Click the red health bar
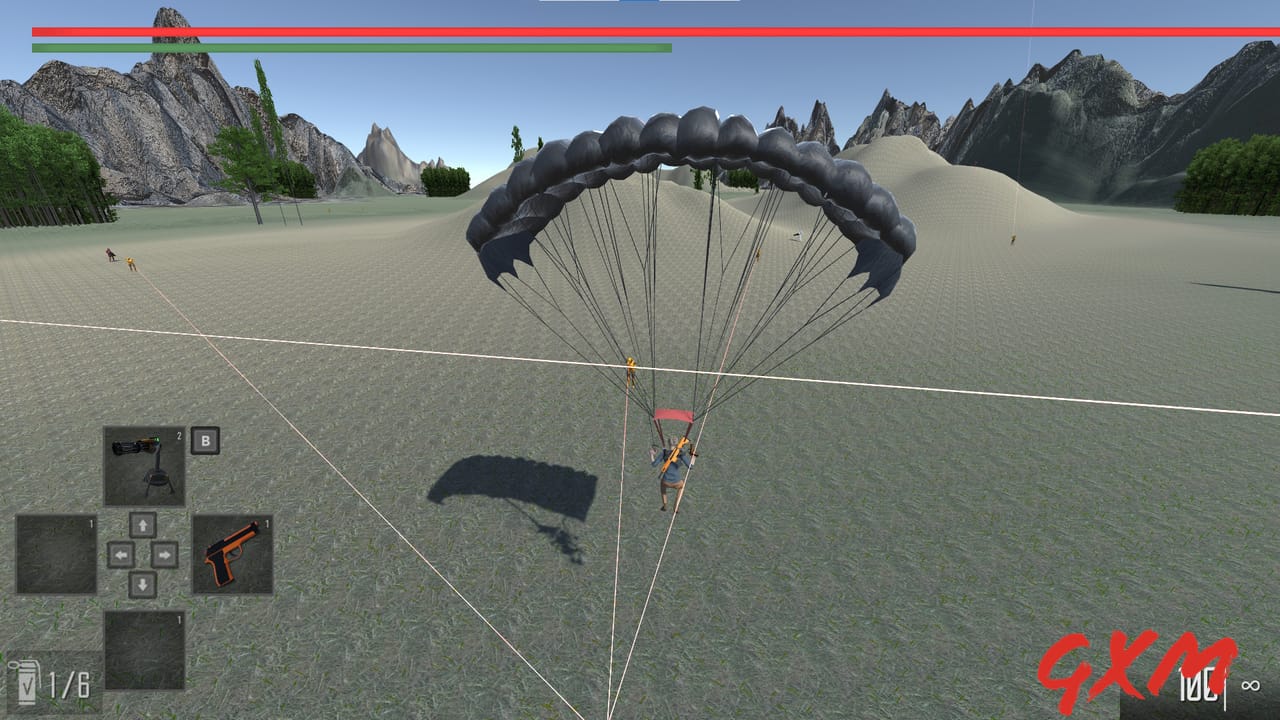 tap(640, 30)
